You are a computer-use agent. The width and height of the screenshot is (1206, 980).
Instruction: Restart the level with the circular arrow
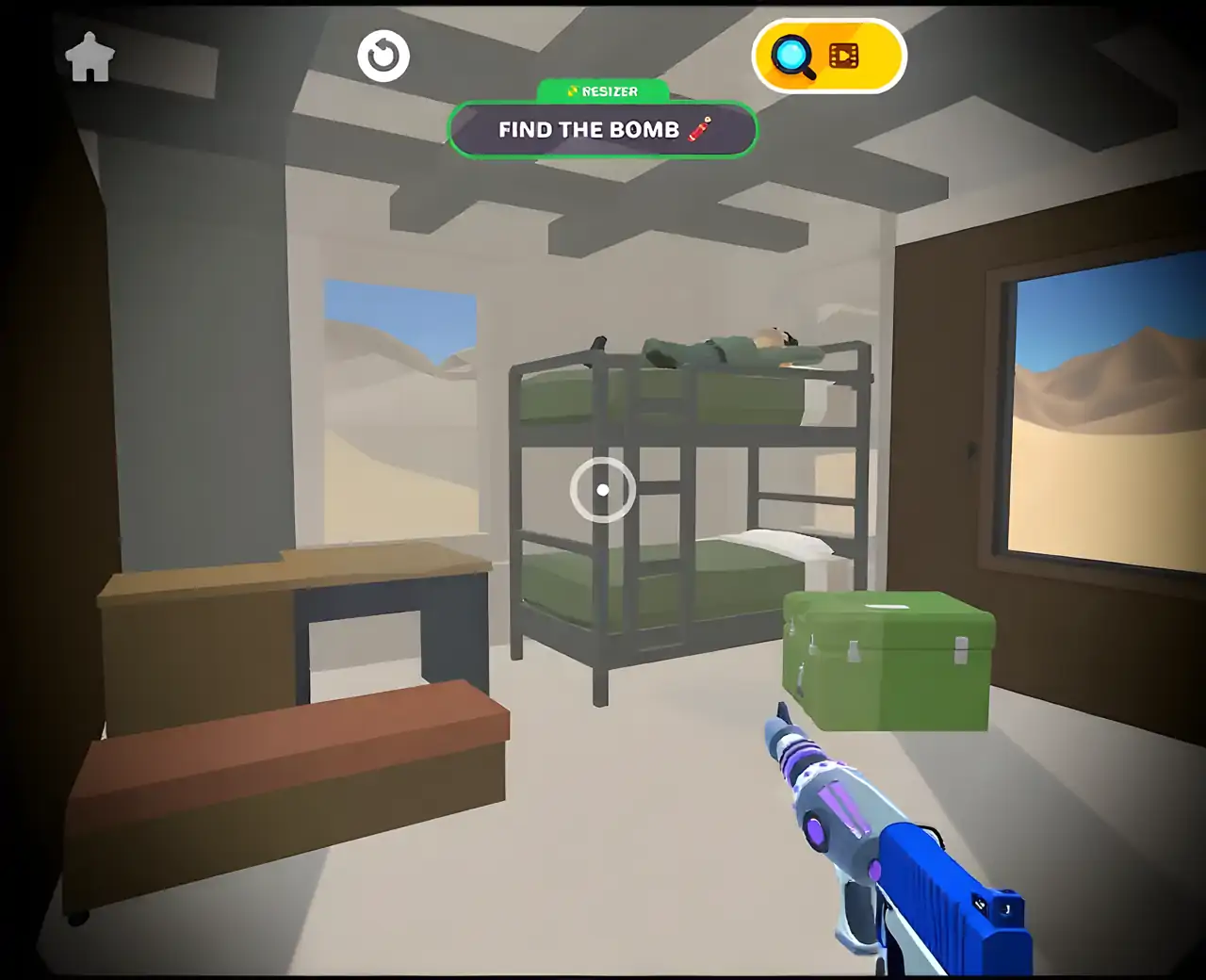coord(383,57)
